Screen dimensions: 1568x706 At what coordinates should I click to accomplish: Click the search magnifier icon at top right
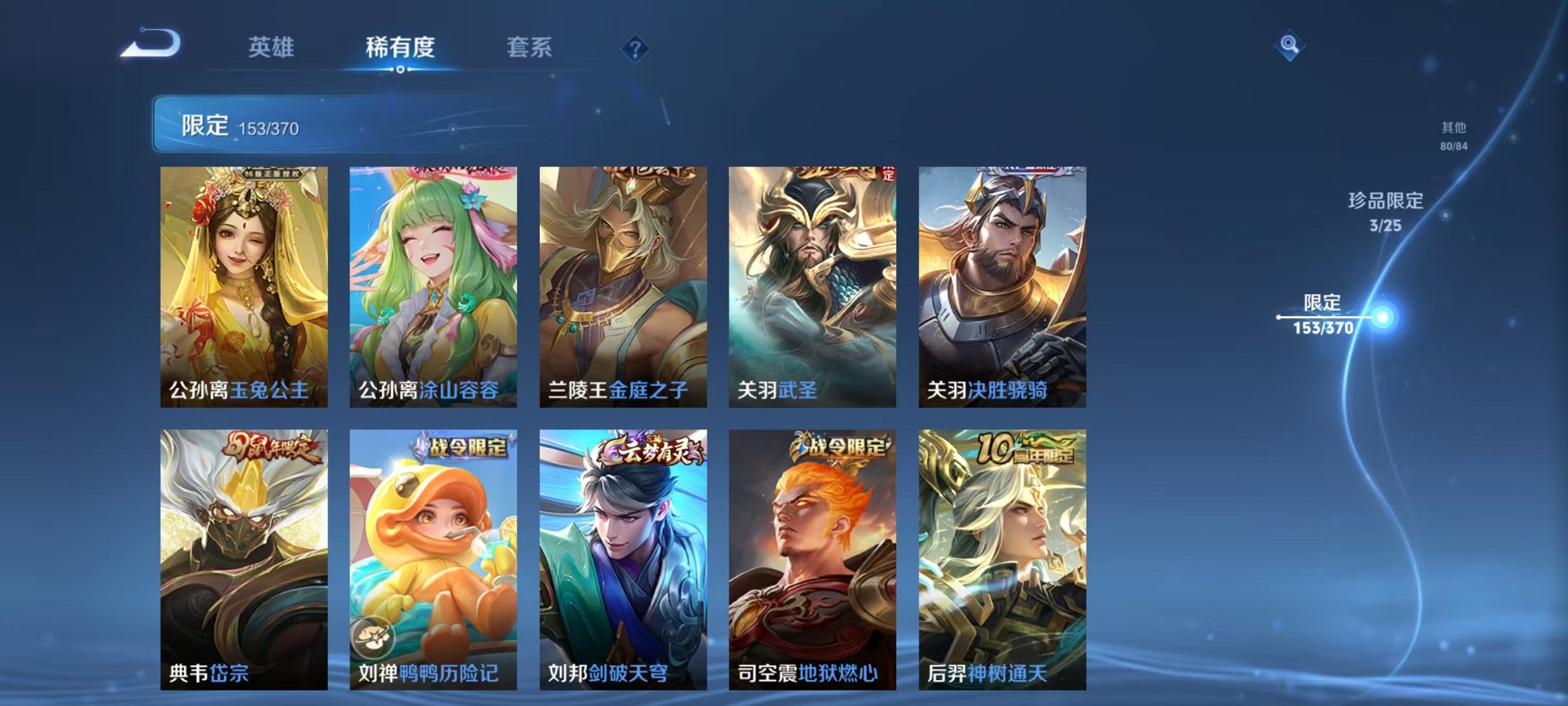pyautogui.click(x=1291, y=47)
